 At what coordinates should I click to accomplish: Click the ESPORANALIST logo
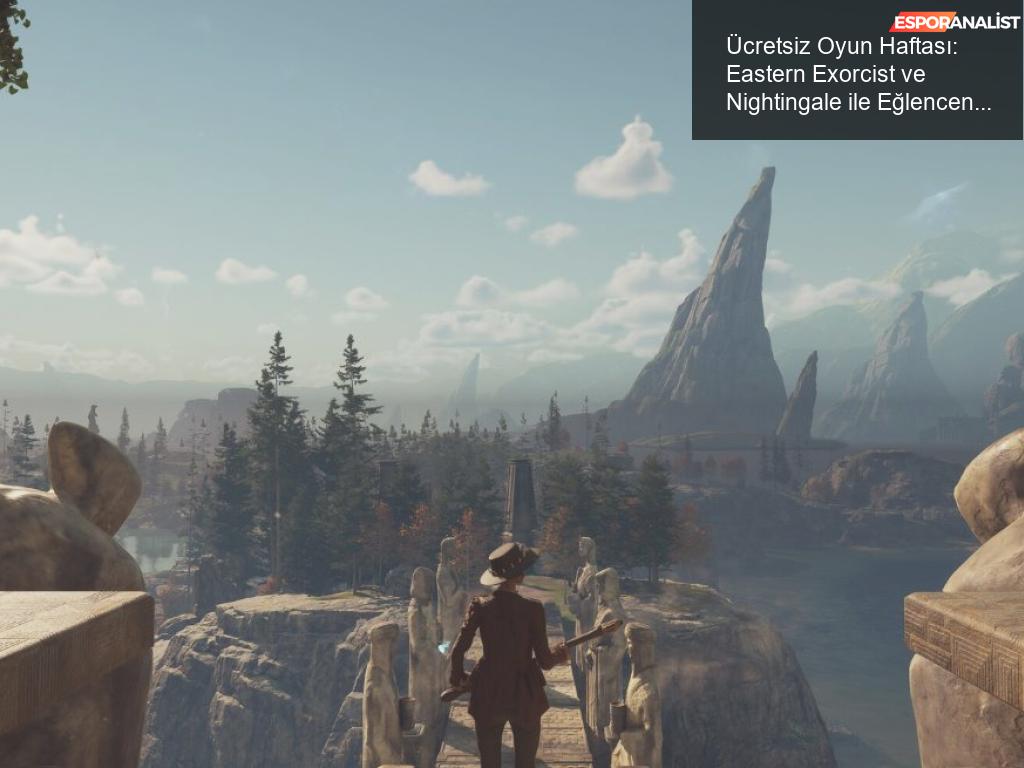tap(954, 22)
